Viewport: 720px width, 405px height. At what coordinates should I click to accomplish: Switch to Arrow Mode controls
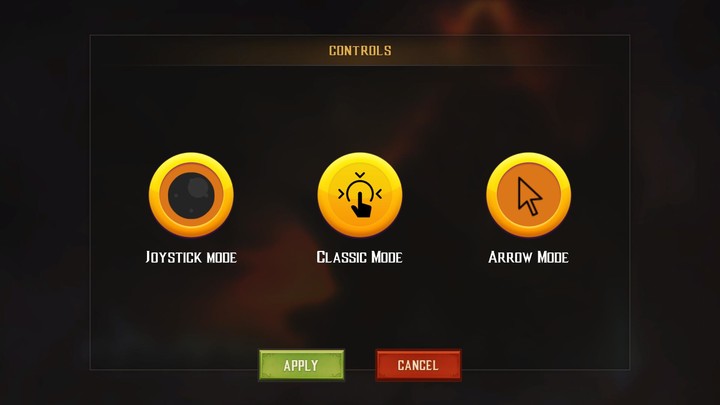tap(528, 194)
